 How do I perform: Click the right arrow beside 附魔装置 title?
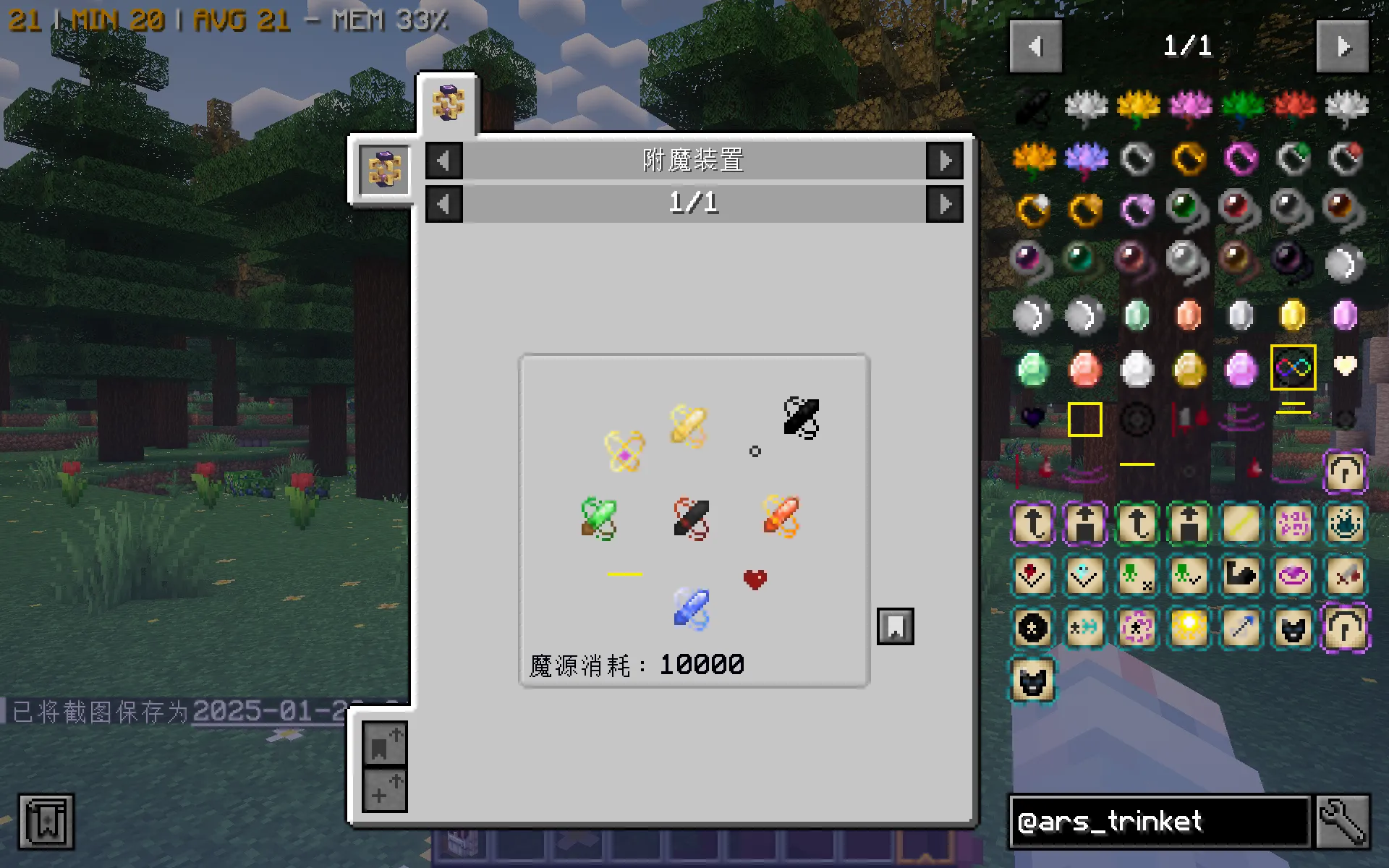point(945,161)
